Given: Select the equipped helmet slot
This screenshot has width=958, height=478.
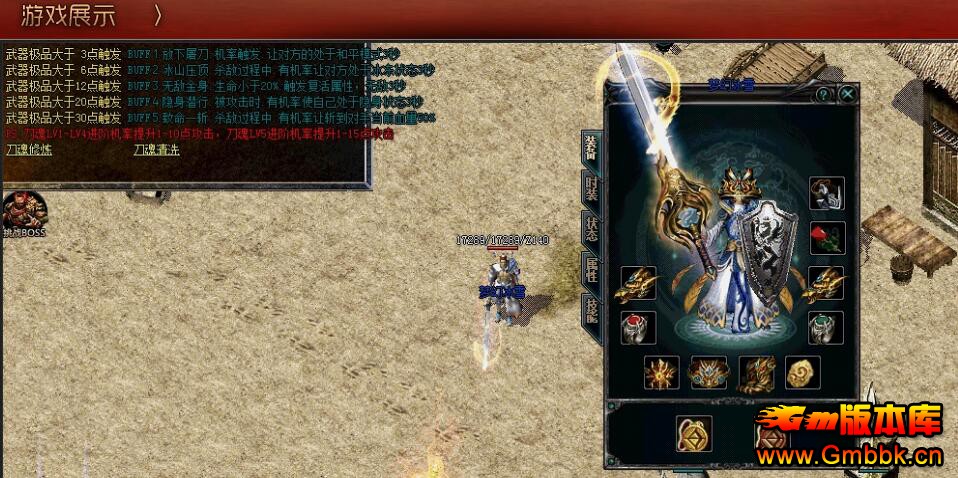Looking at the screenshot, I should click(x=826, y=193).
